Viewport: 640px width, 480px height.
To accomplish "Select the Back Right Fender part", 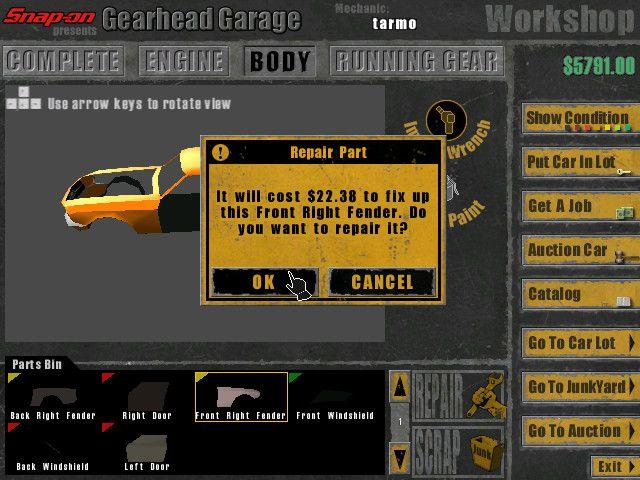I will (x=48, y=397).
